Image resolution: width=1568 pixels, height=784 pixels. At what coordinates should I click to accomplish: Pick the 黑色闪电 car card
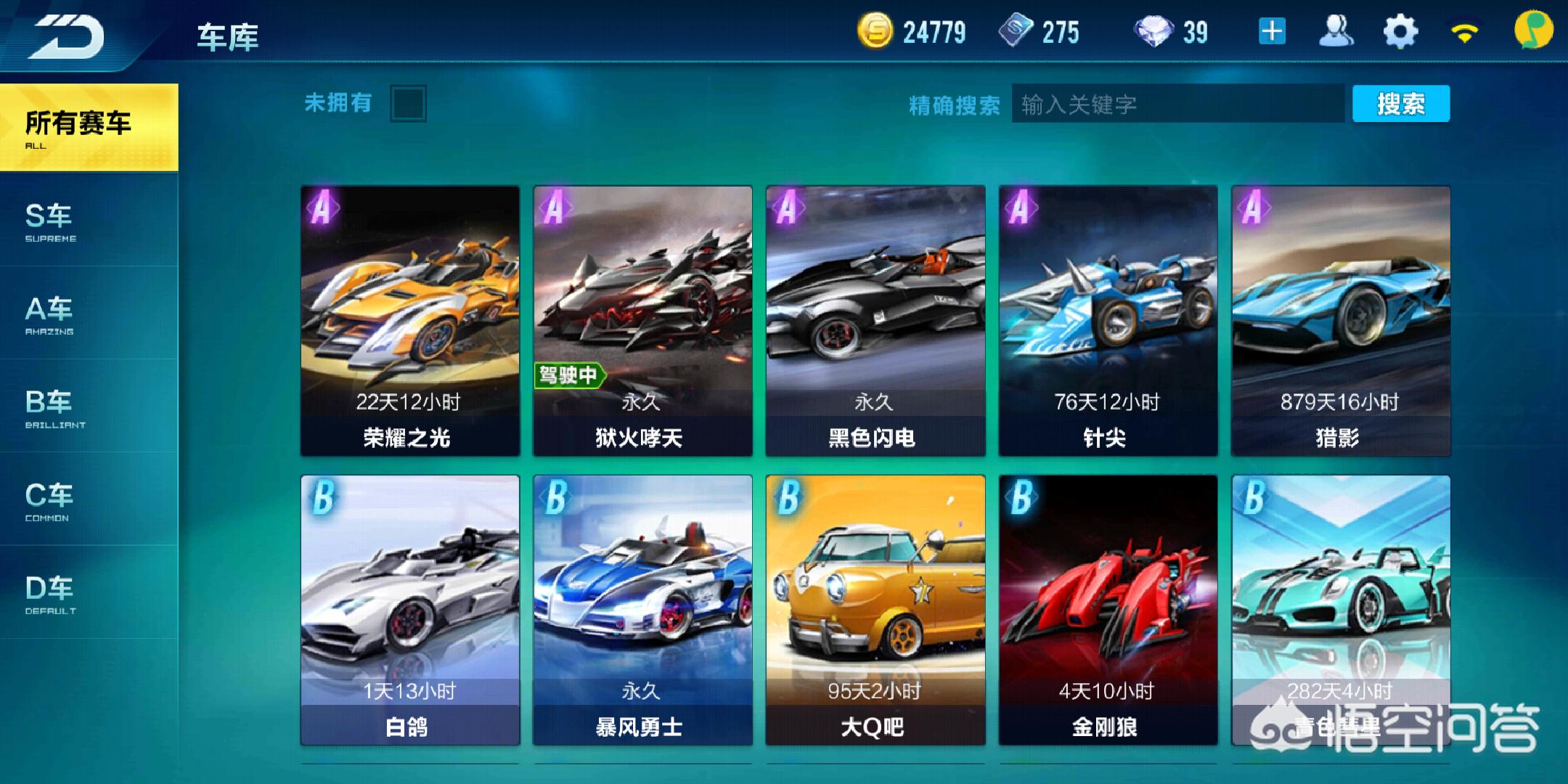(875, 321)
